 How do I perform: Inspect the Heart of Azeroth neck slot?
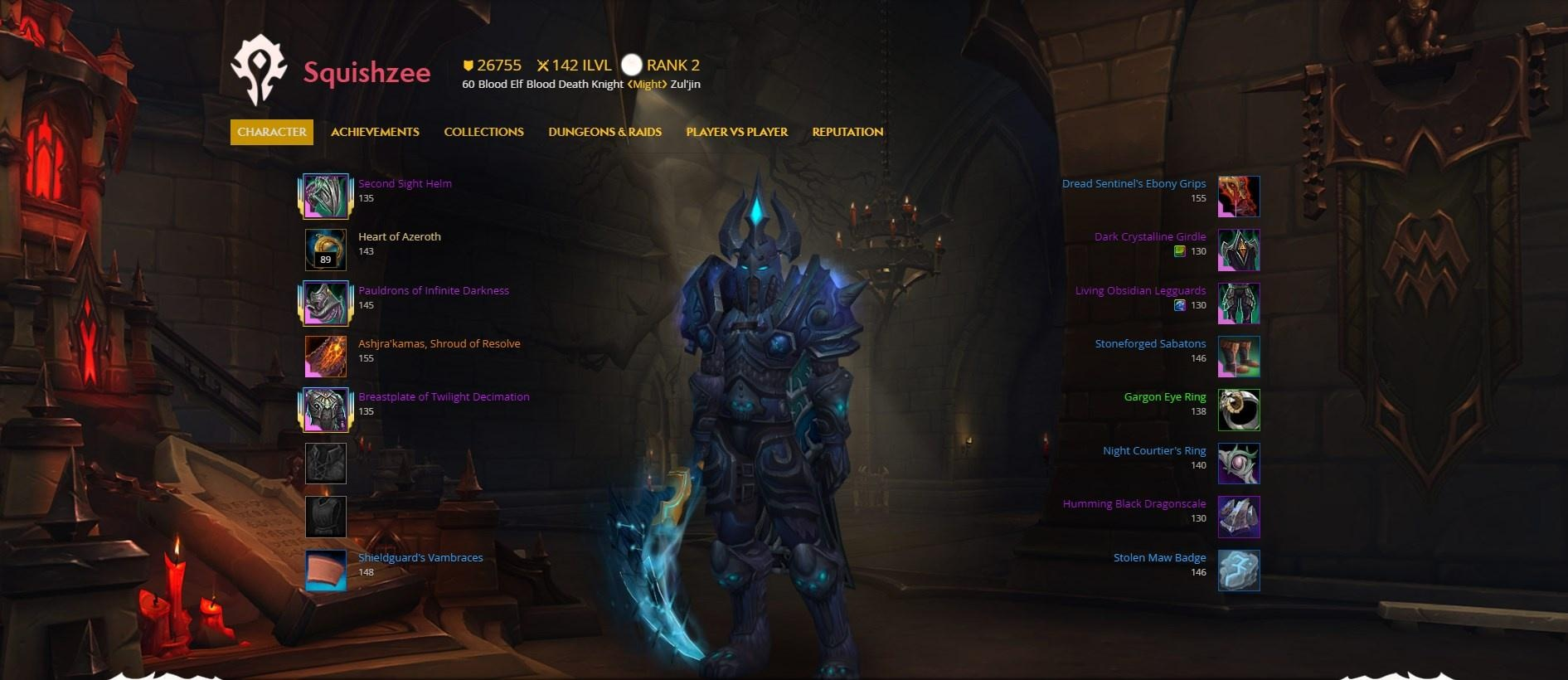[x=325, y=250]
